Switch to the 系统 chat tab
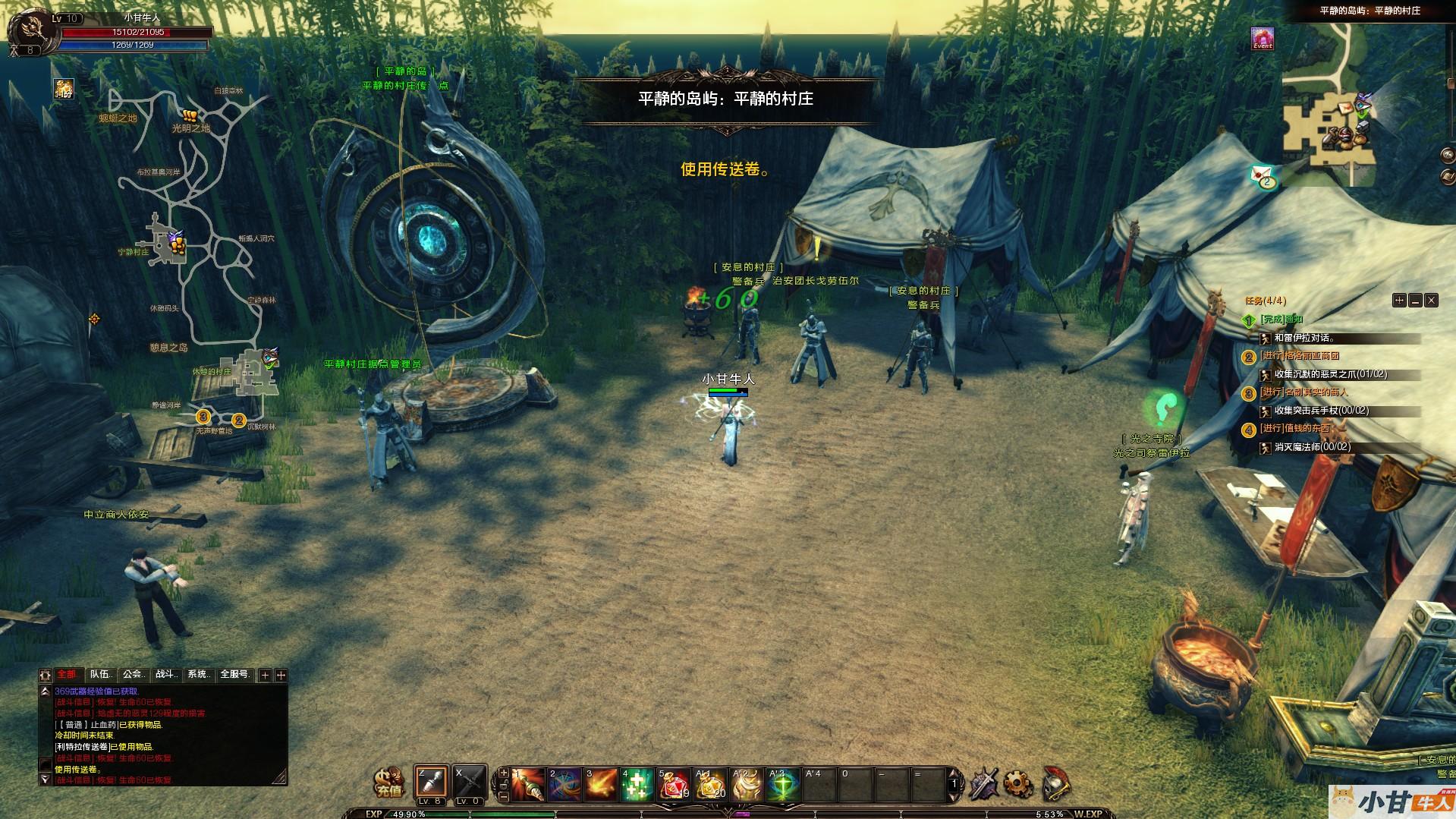 click(x=199, y=674)
